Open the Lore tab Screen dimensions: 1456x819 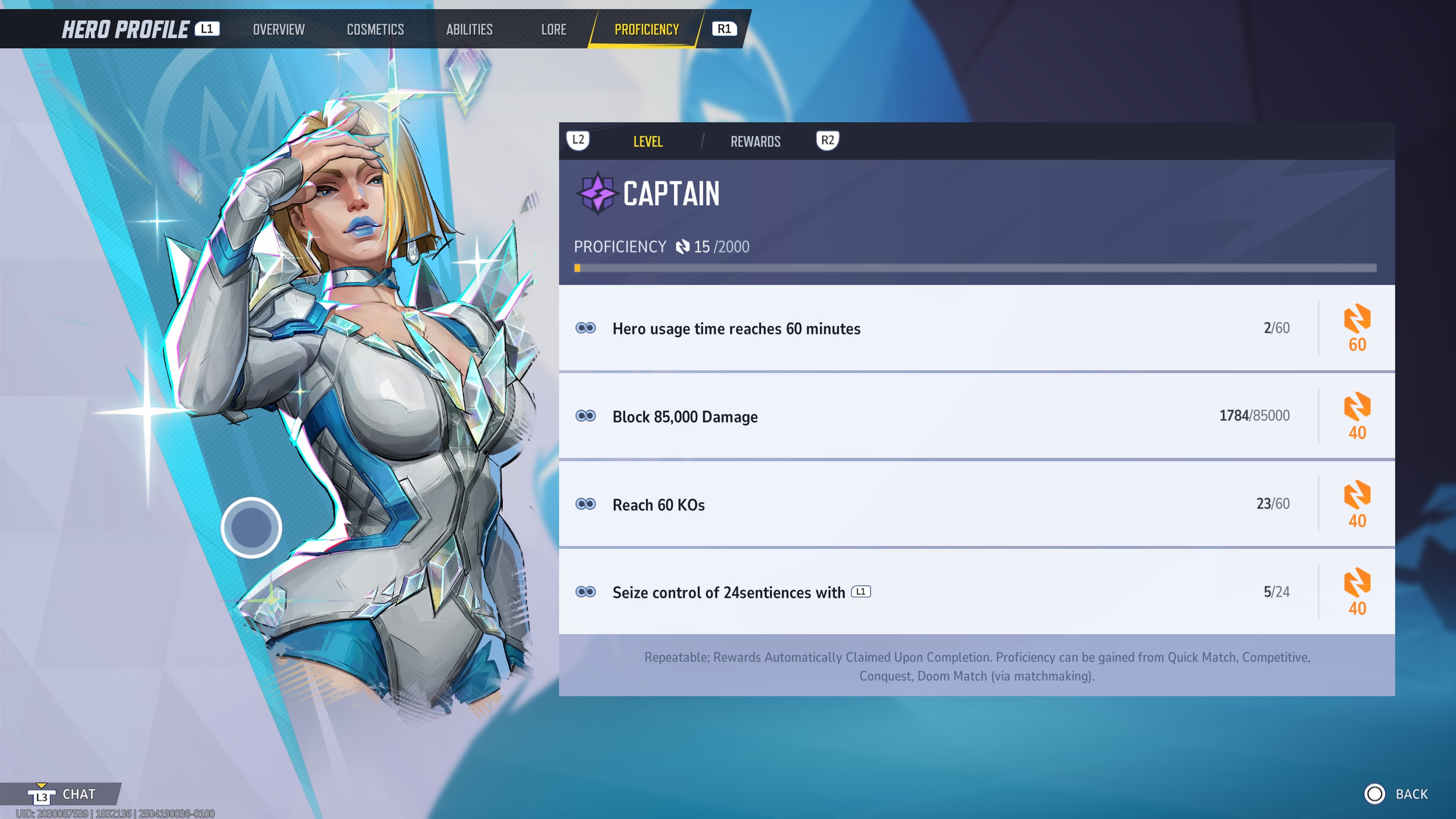pos(553,30)
